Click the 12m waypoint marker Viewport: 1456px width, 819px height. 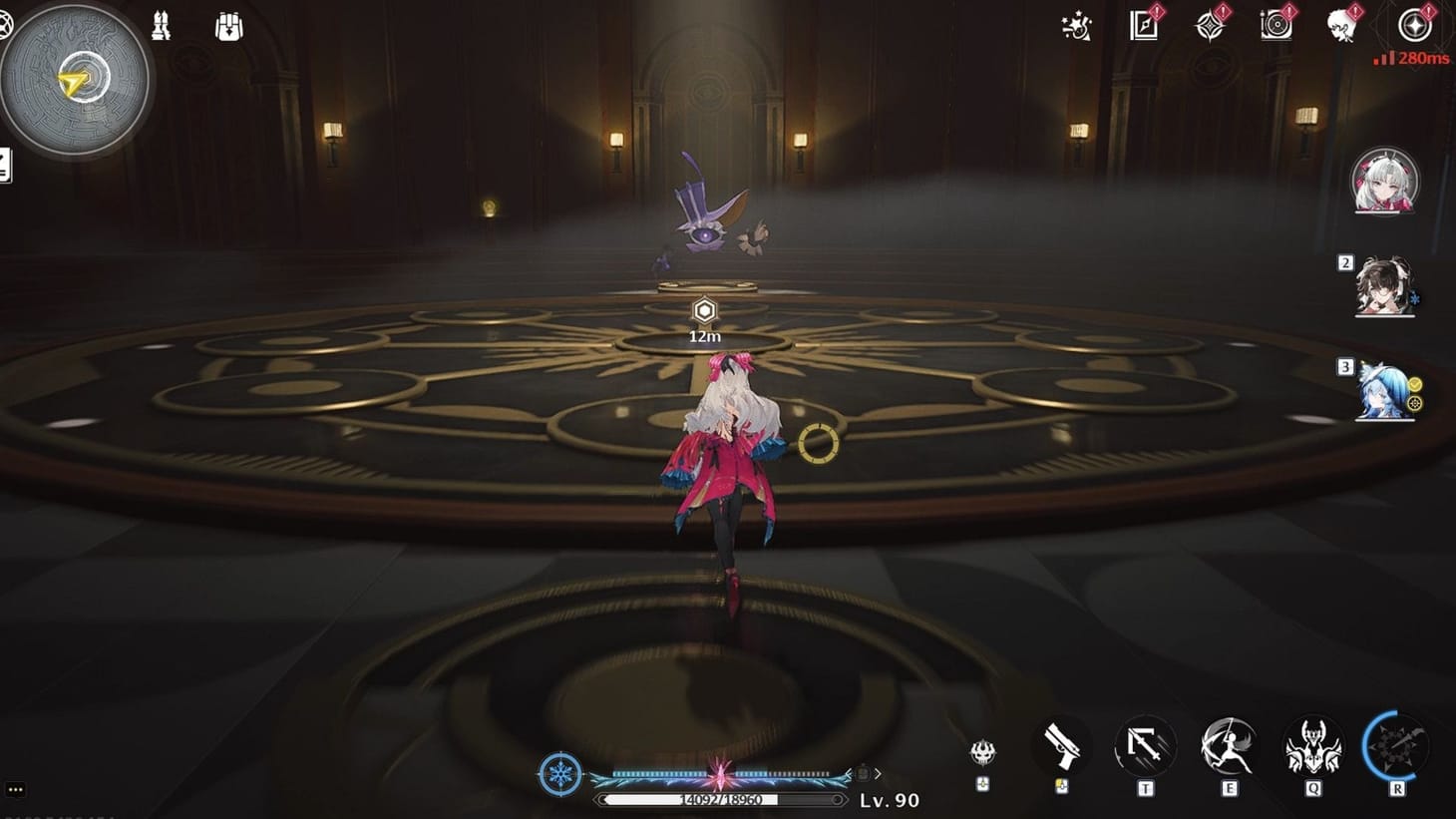coord(703,312)
